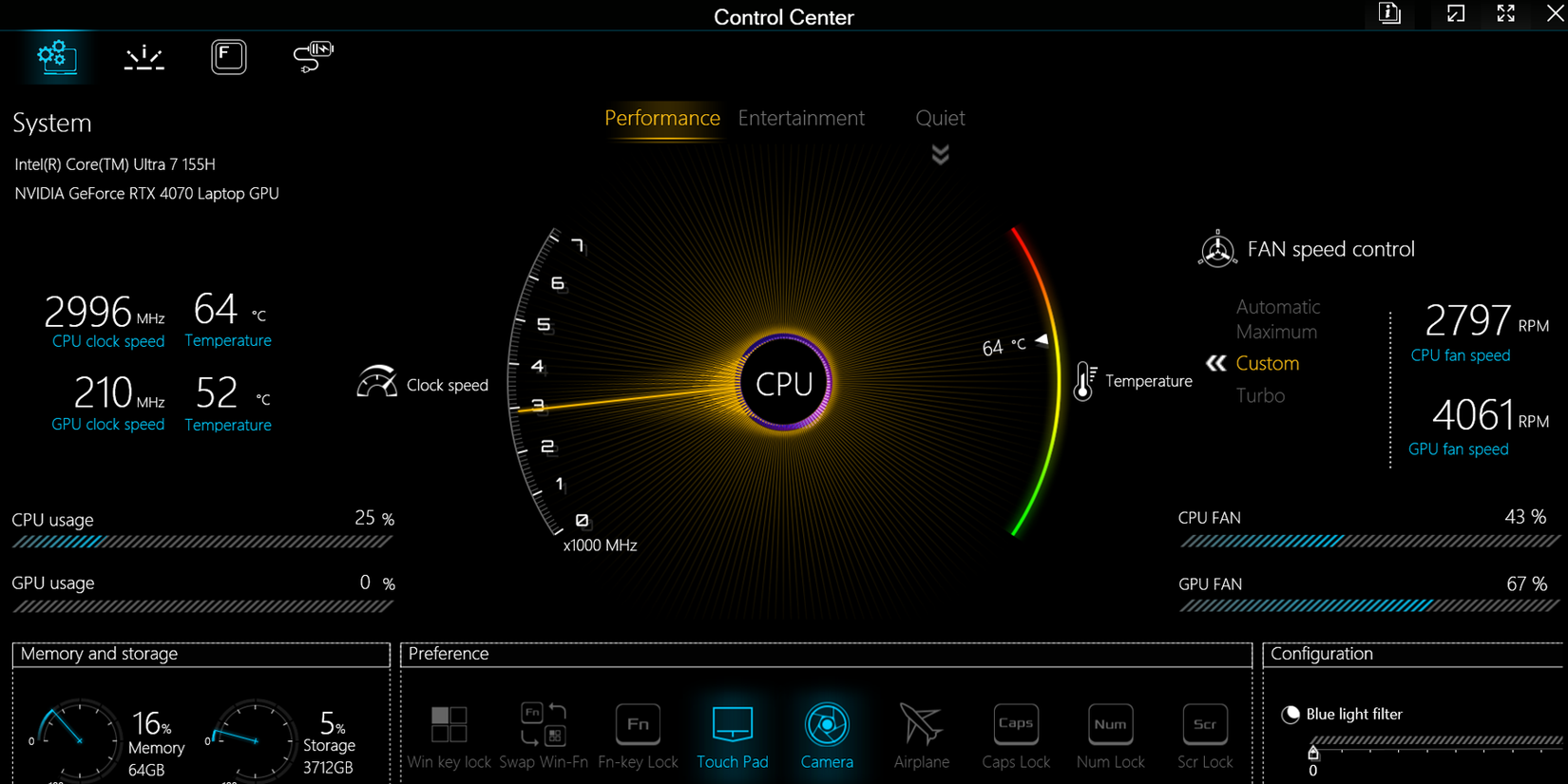Switch to the Entertainment mode tab
This screenshot has width=1568, height=784.
[801, 118]
